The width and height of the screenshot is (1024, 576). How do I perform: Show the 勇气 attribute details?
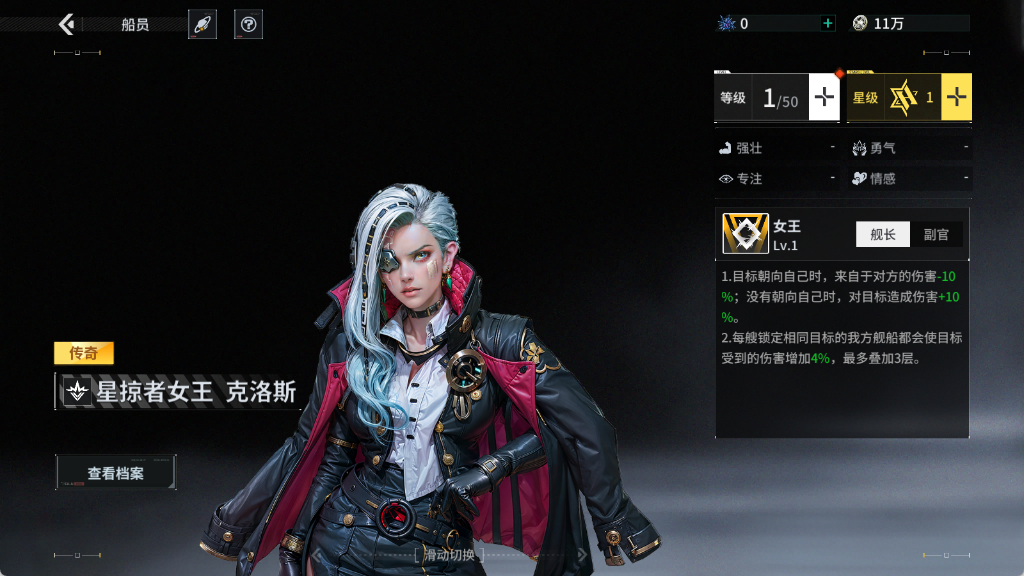(909, 148)
